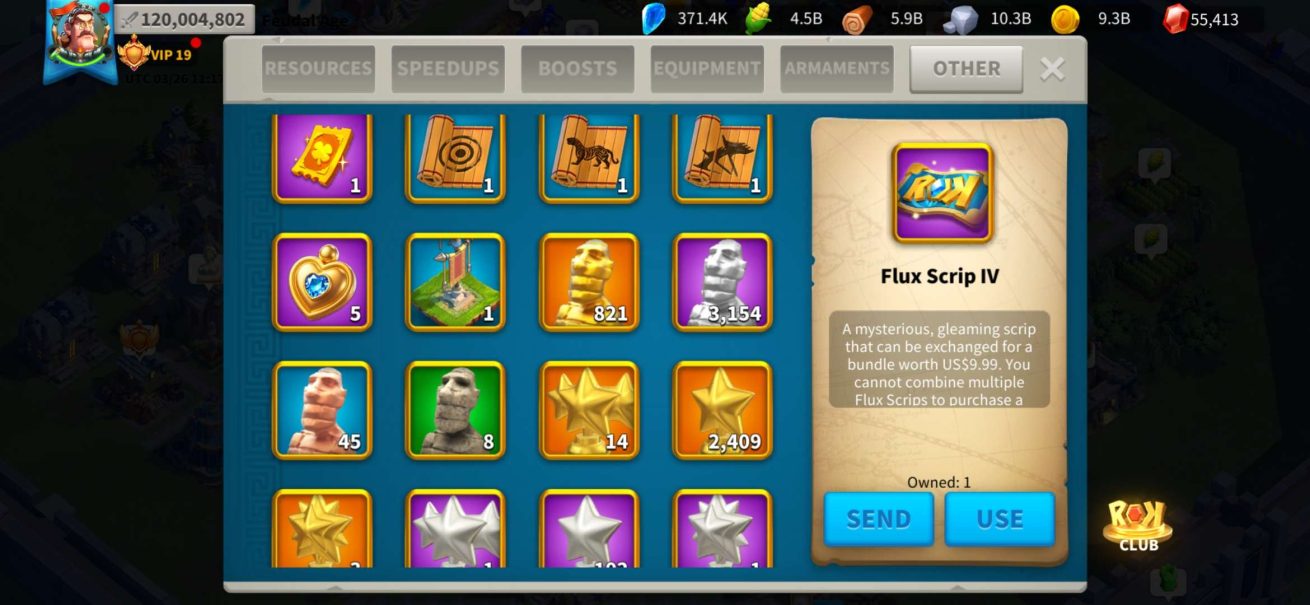Select the lucky clover ticket item
The width and height of the screenshot is (1310, 605).
click(322, 158)
